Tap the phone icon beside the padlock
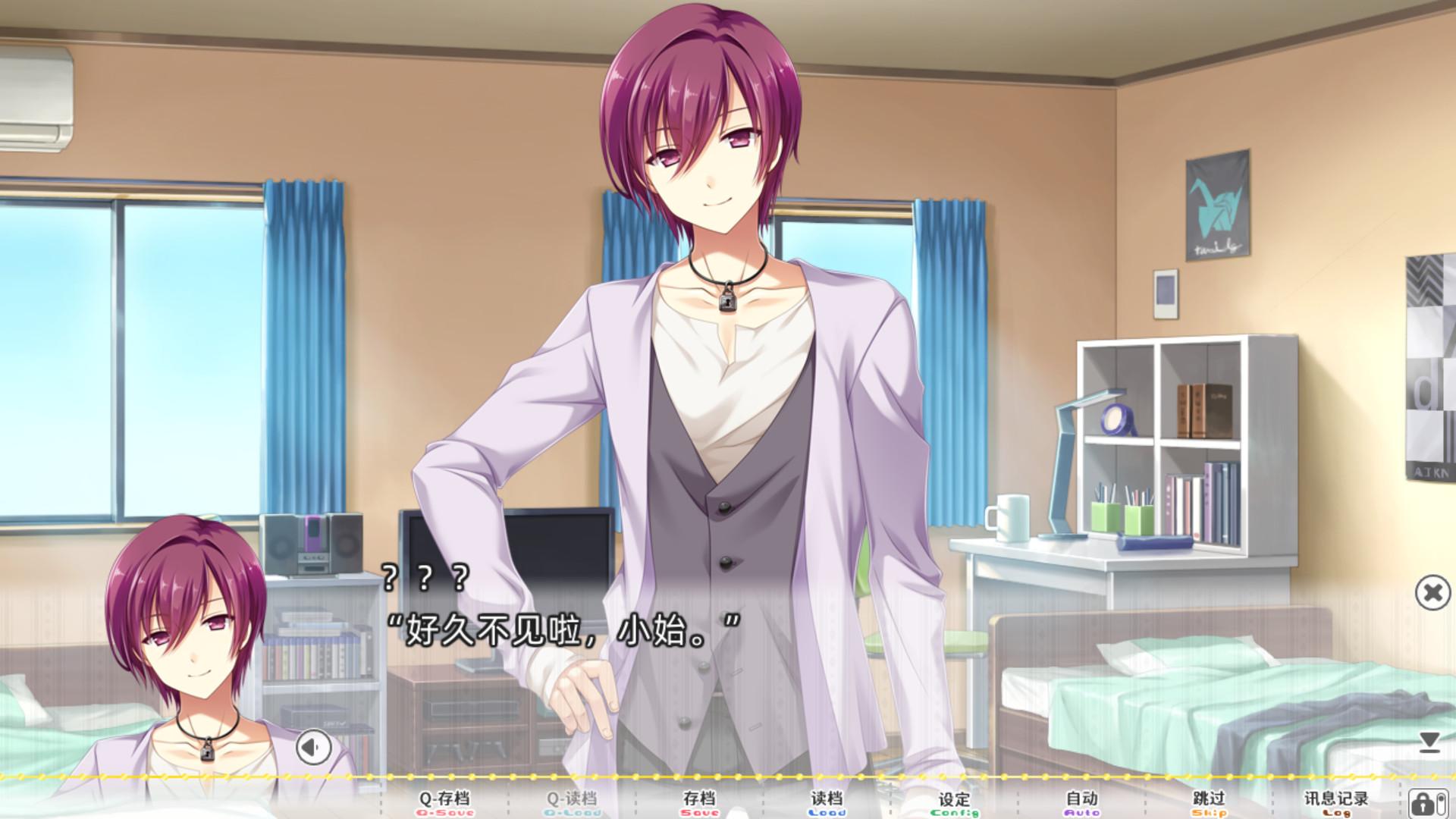 1441,805
